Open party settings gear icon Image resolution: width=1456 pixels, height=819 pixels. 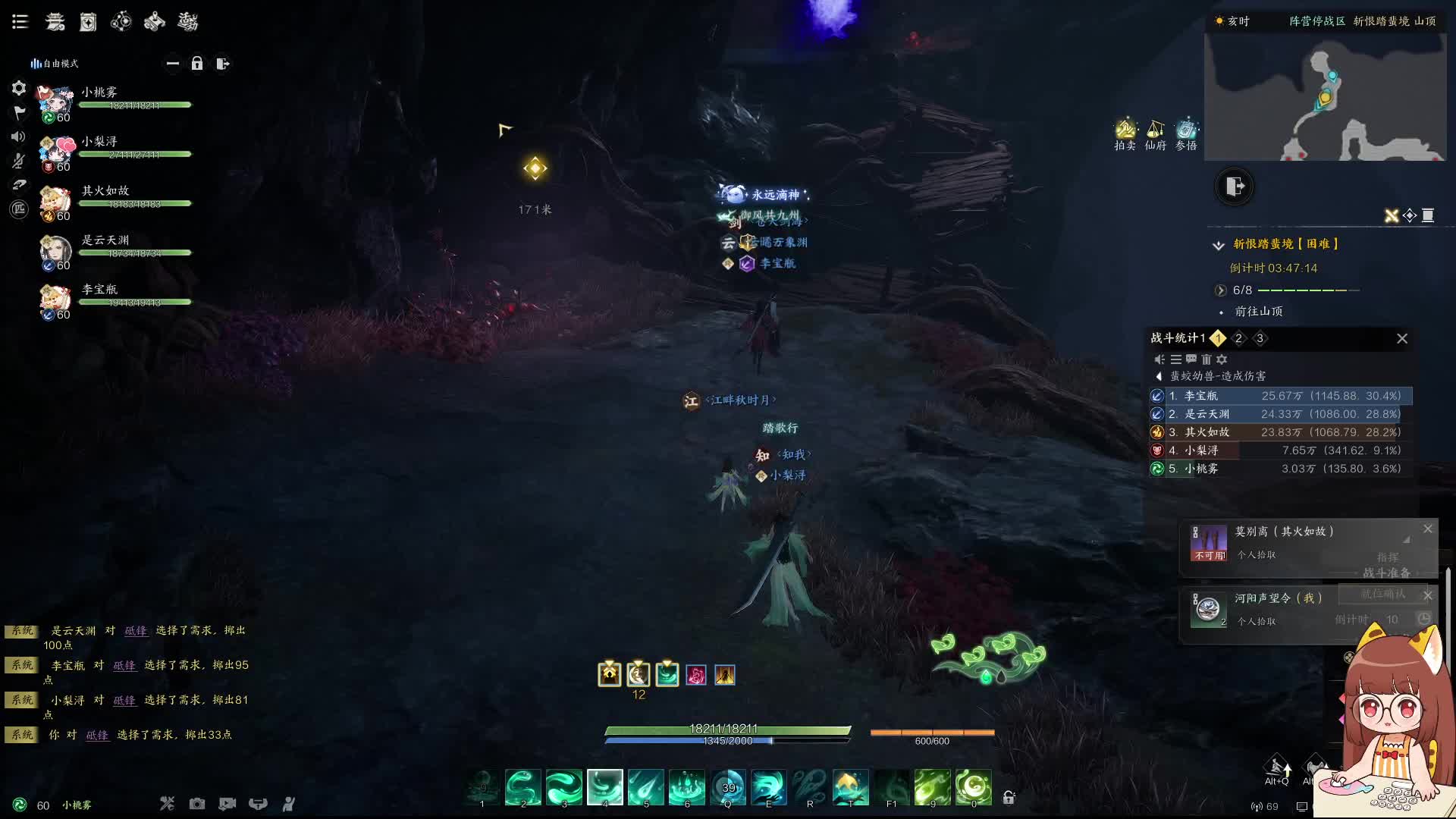pyautogui.click(x=19, y=89)
